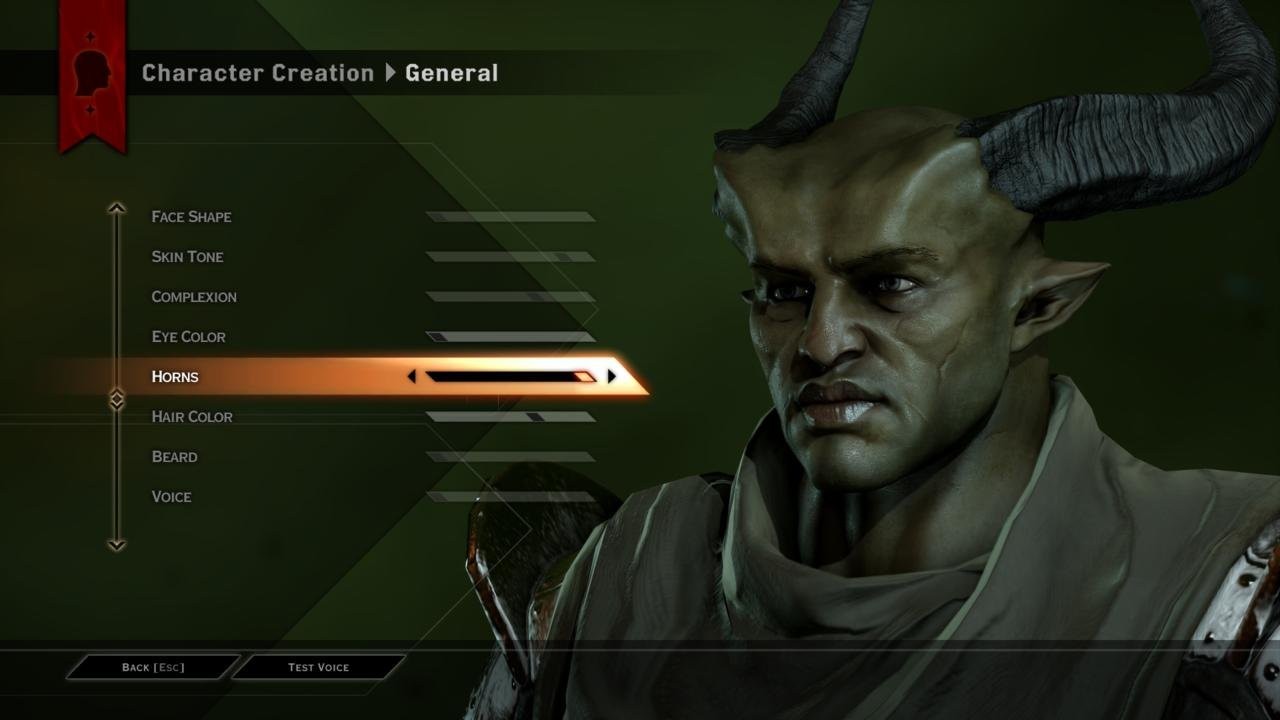The width and height of the screenshot is (1280, 720).
Task: Open the Hair Color option
Action: [191, 416]
